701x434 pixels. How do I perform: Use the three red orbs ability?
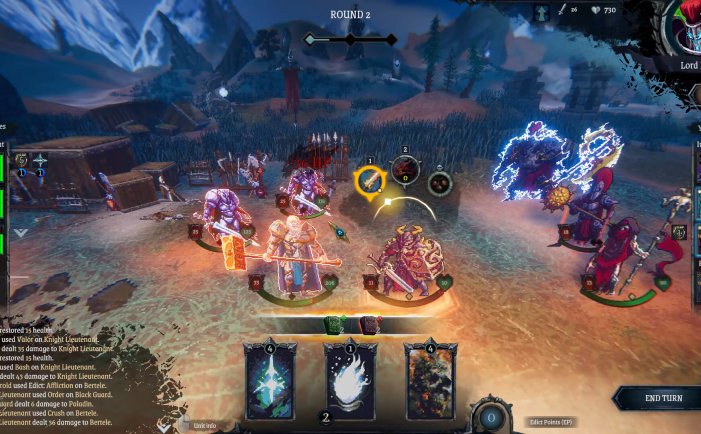tap(439, 183)
